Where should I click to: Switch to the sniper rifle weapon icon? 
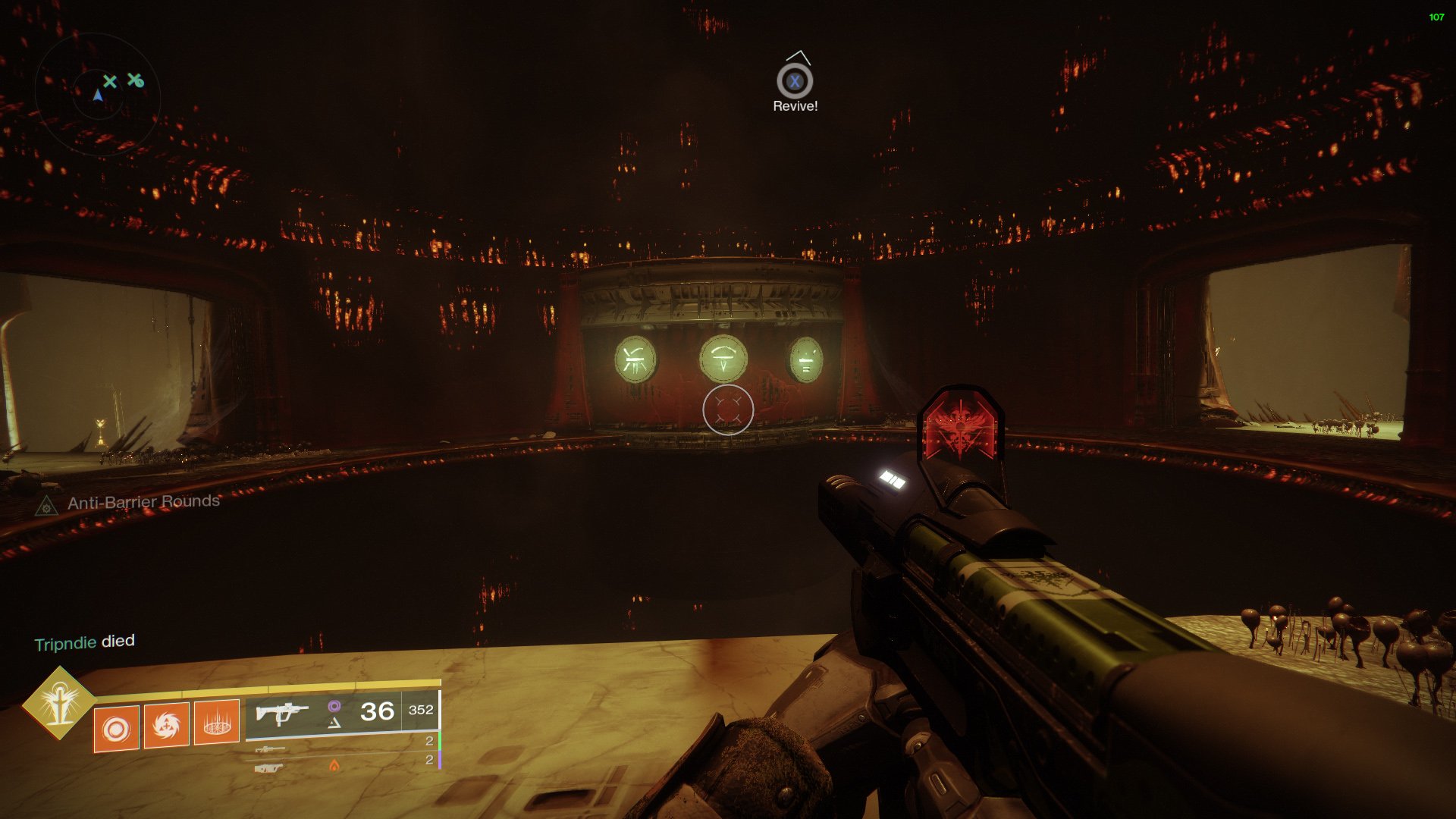[270, 749]
